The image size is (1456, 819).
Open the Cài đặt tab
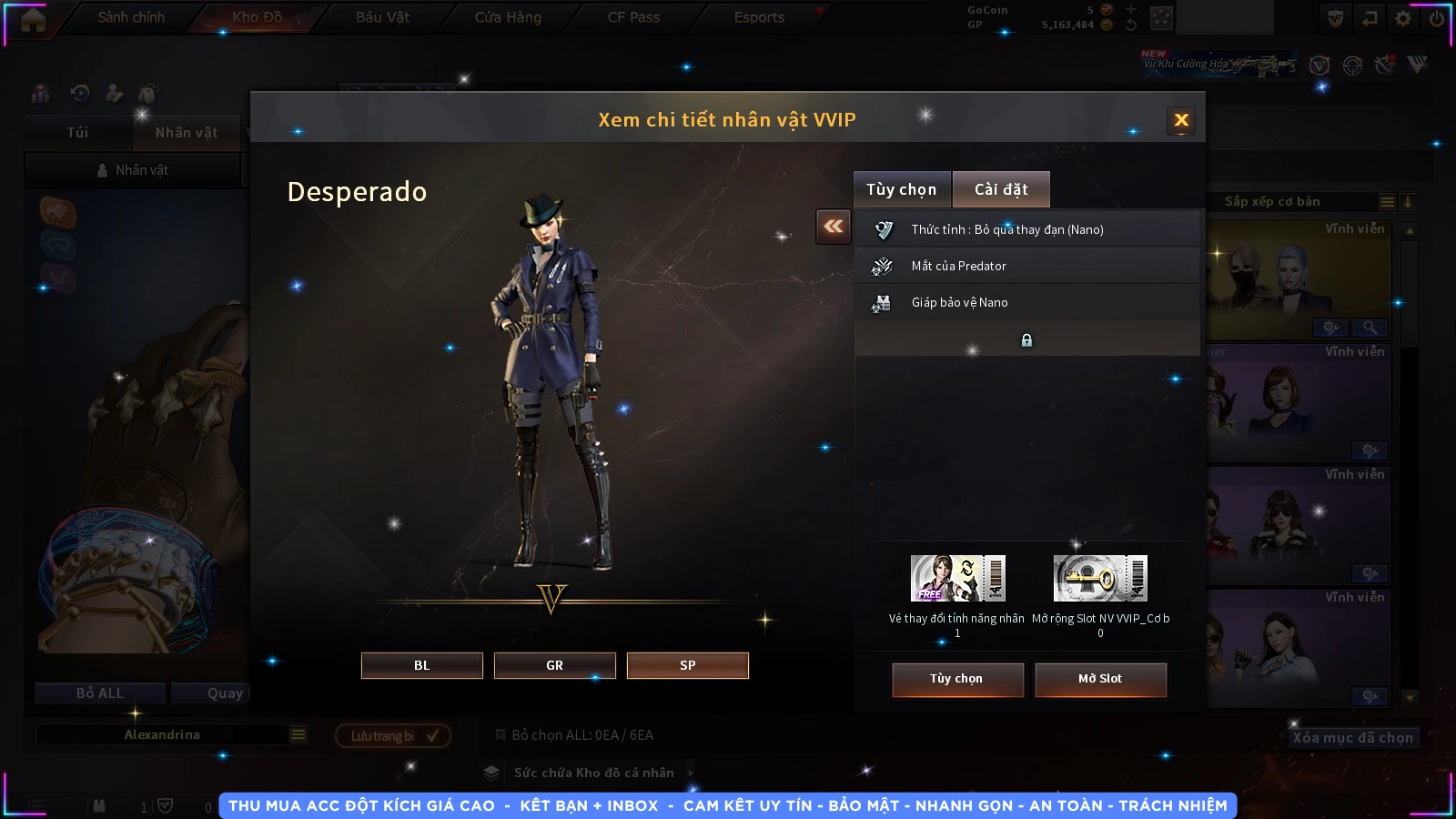[x=1001, y=189]
